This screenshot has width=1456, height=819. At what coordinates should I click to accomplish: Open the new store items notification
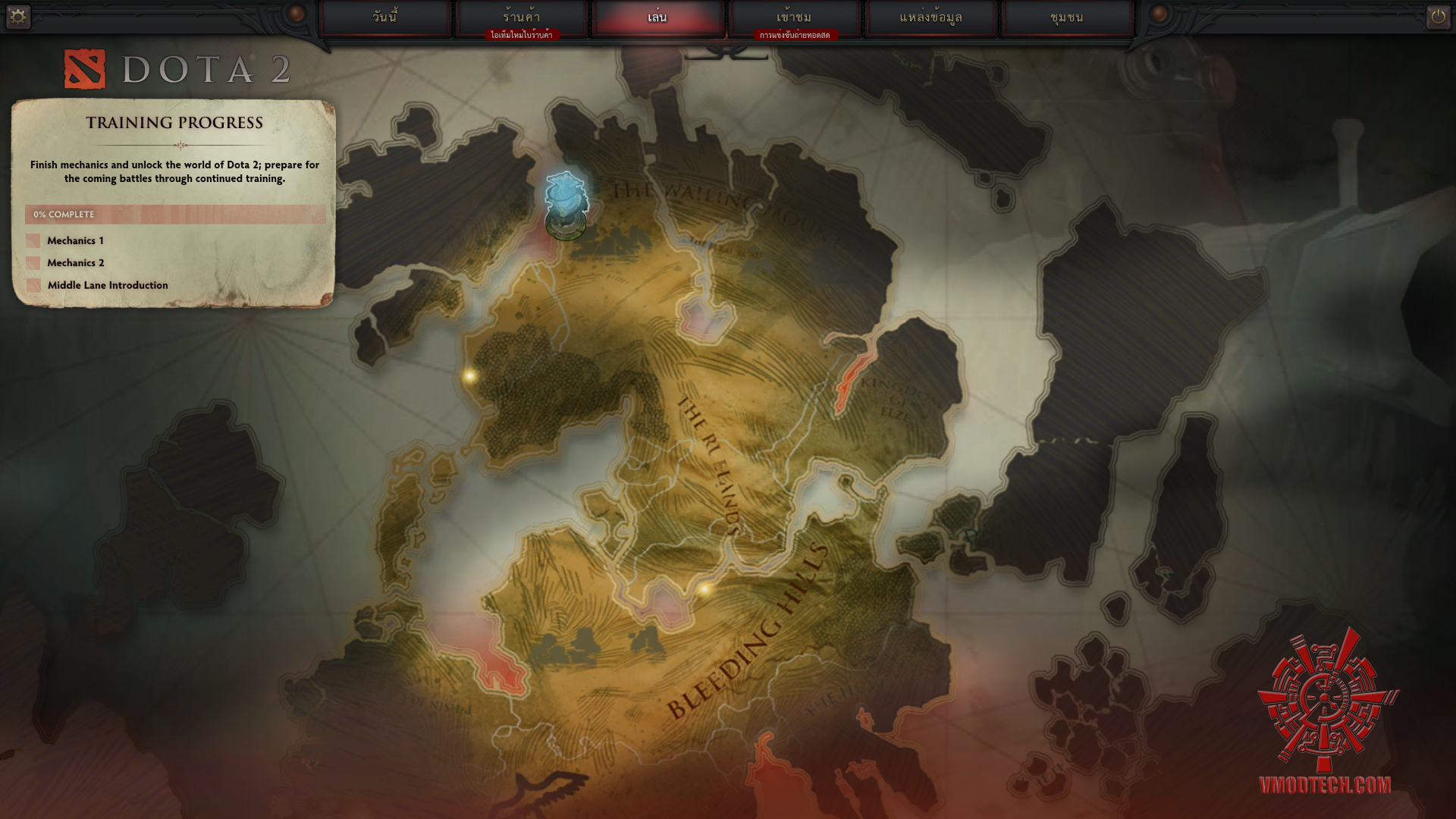coord(522,35)
